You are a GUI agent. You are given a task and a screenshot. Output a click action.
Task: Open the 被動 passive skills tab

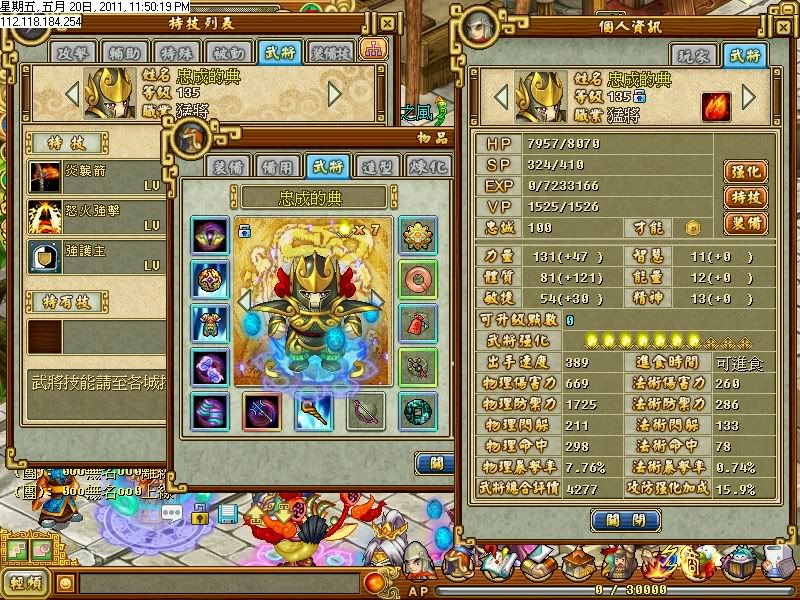pyautogui.click(x=228, y=52)
